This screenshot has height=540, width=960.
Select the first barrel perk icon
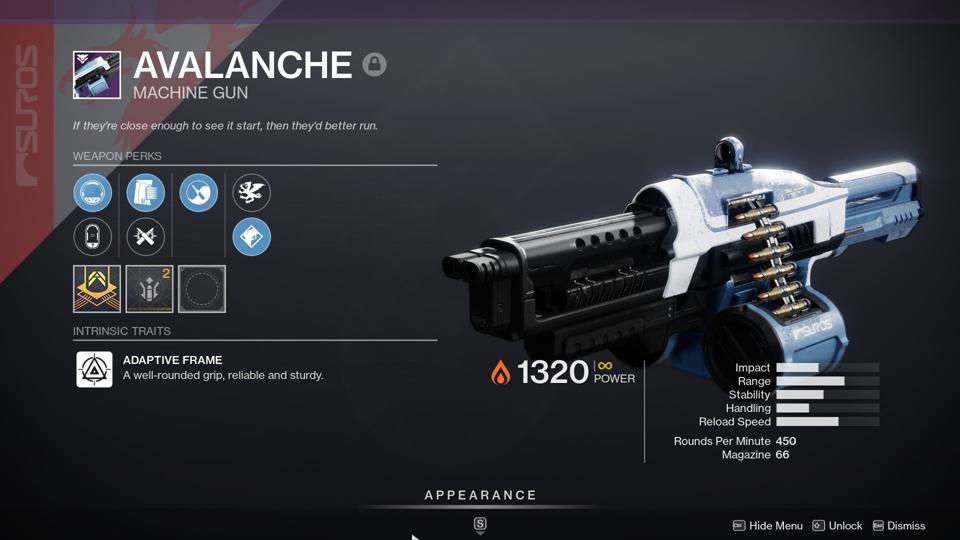(x=93, y=192)
